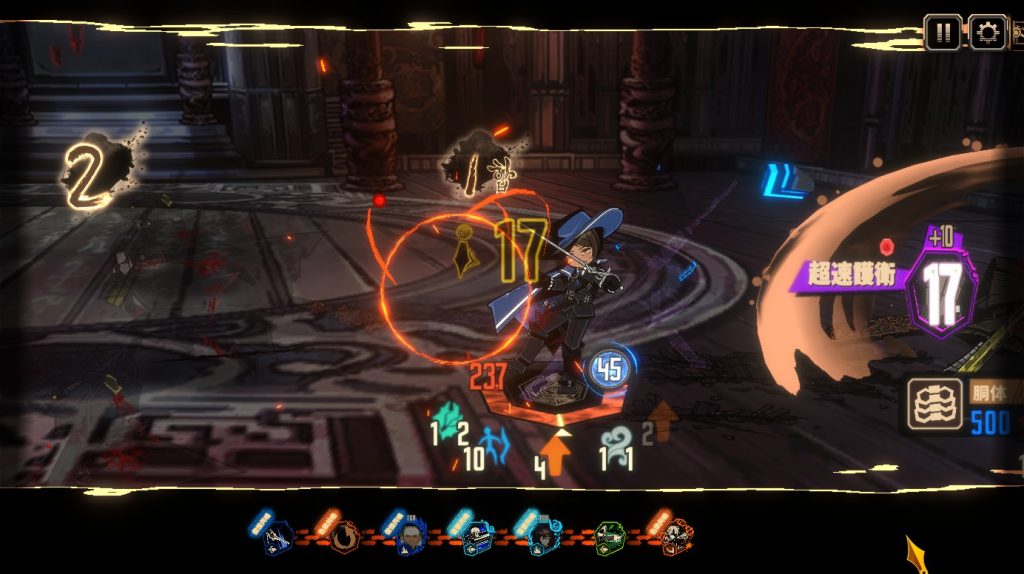Pick the green-framed portrait in turn order
The height and width of the screenshot is (574, 1024).
point(609,538)
